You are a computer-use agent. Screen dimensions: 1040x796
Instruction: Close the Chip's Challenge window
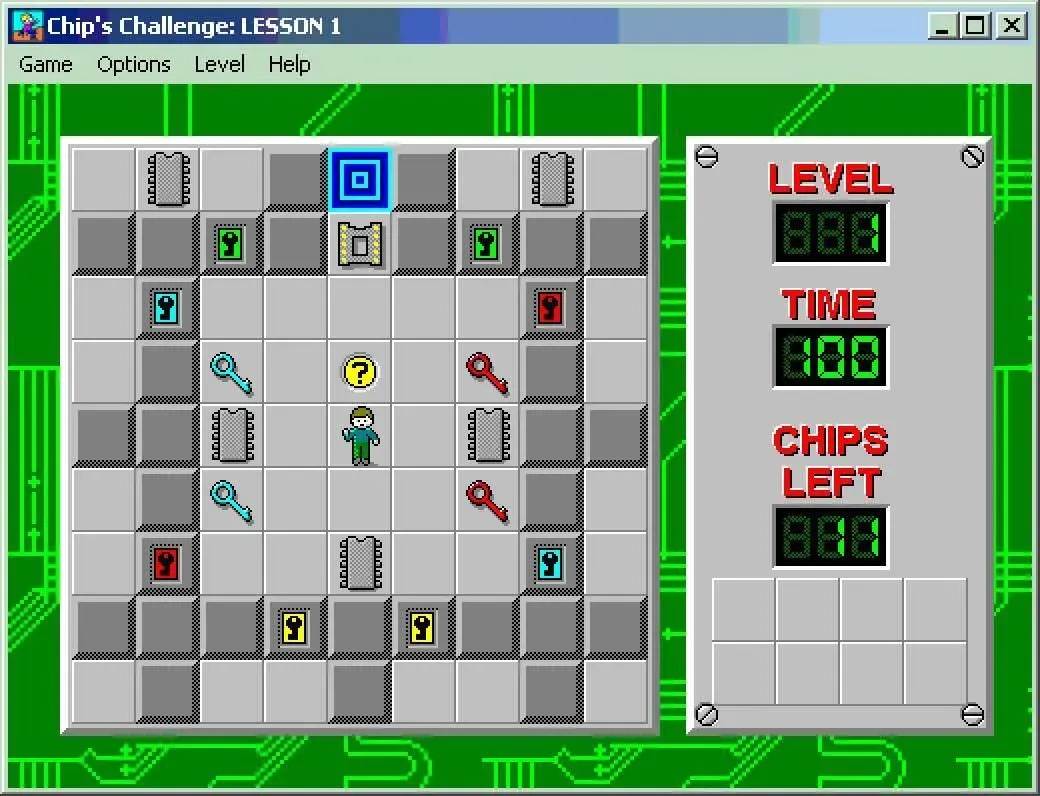1012,26
